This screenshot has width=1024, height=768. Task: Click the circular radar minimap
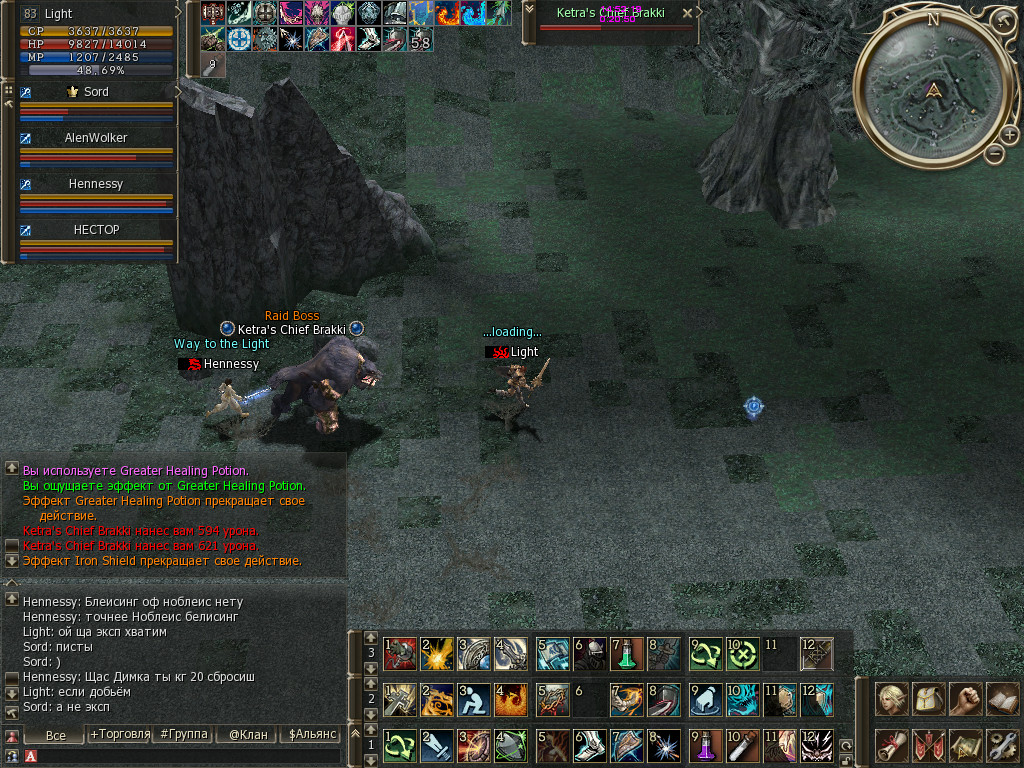pyautogui.click(x=932, y=92)
